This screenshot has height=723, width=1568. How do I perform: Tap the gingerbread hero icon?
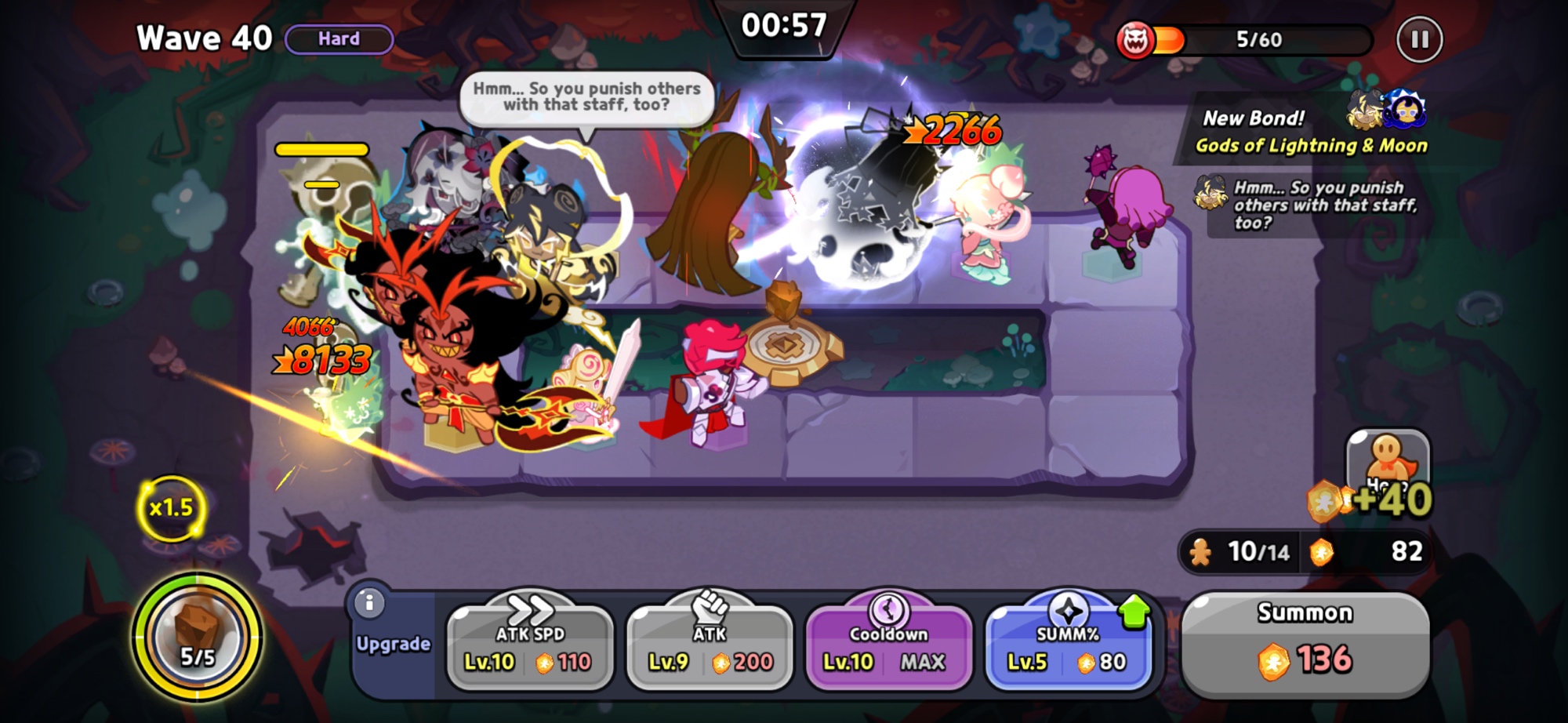coord(1388,463)
